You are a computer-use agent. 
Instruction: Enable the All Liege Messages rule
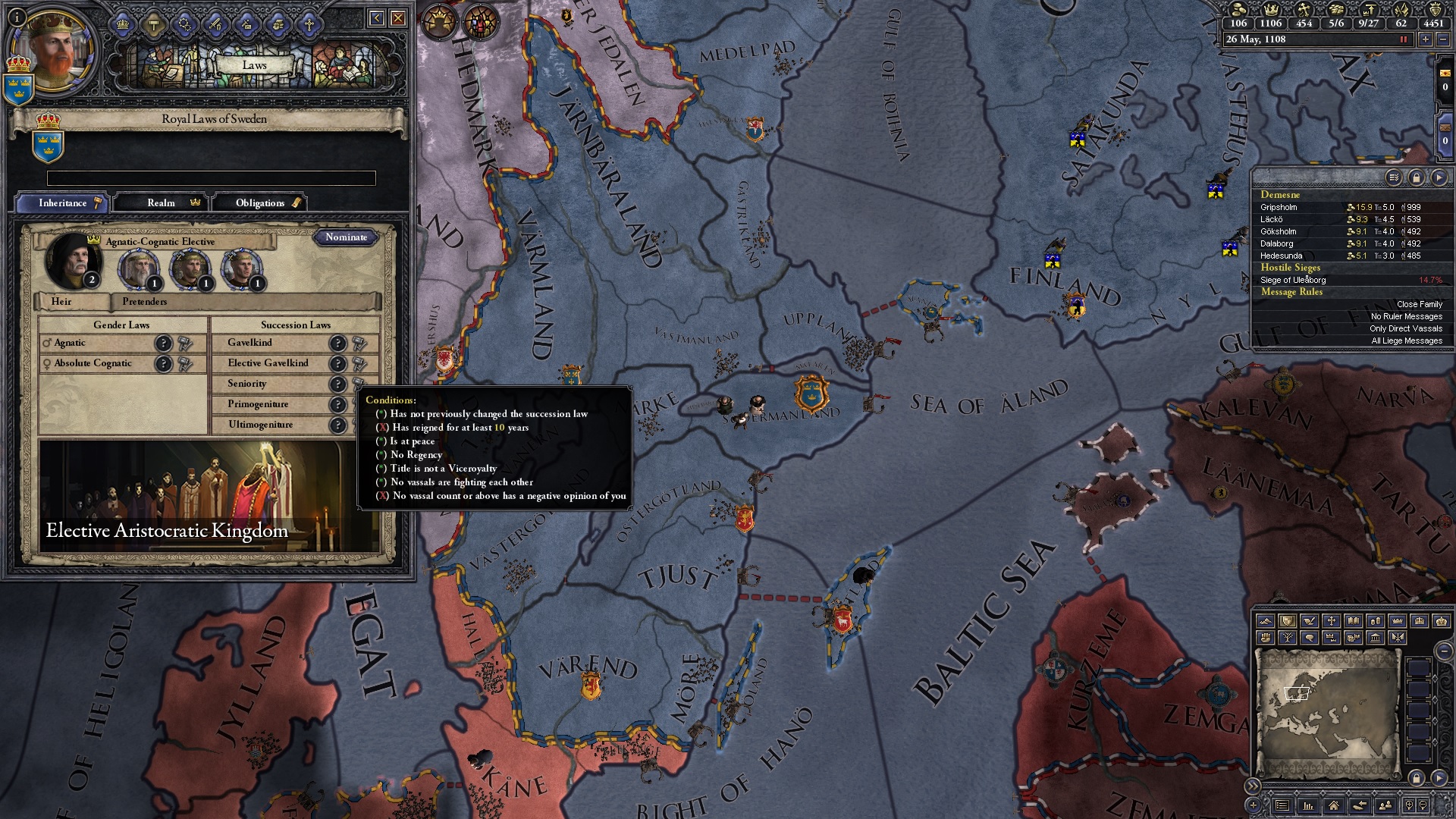tap(1407, 341)
